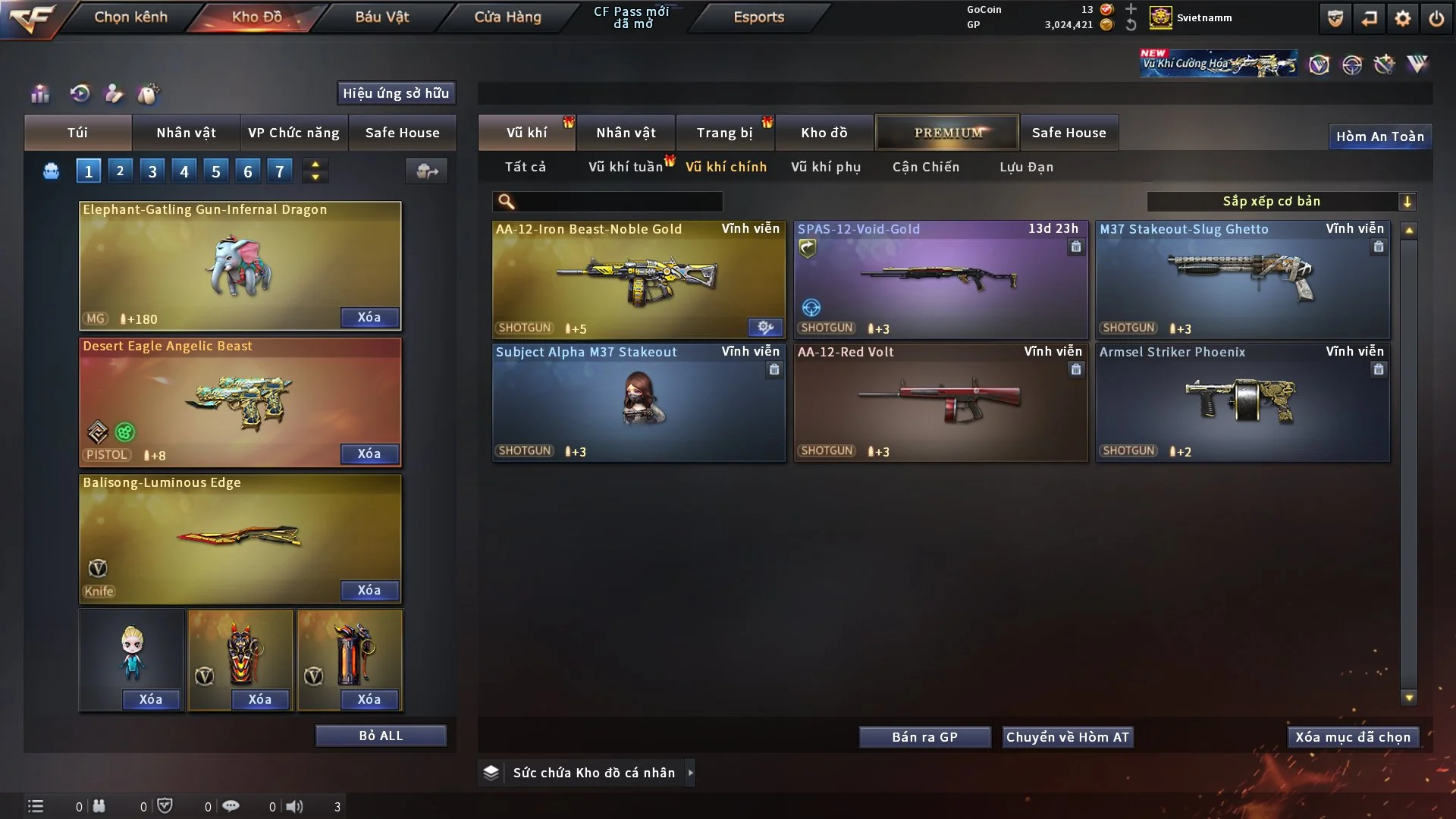
Task: Pick the AA-12-Red Volt shotgun
Action: [x=940, y=402]
